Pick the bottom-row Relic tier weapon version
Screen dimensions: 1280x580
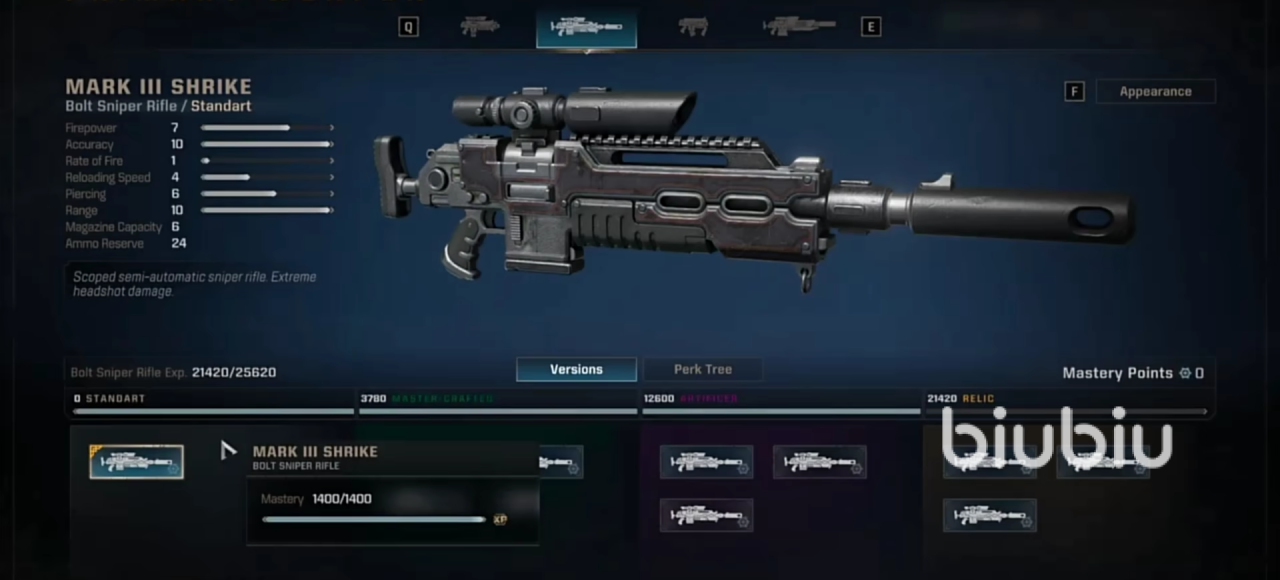989,515
